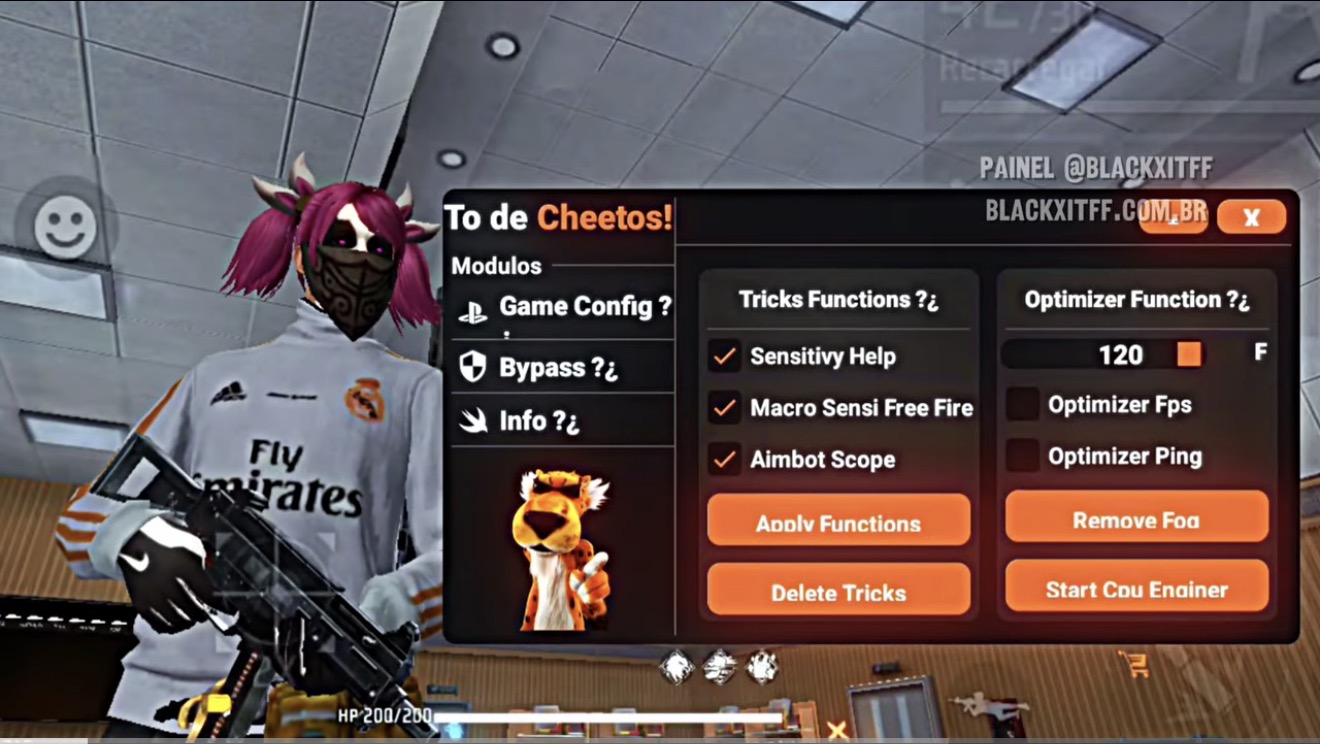Toggle the Aimbot Scope checkbox
Image resolution: width=1320 pixels, height=744 pixels.
pyautogui.click(x=724, y=460)
